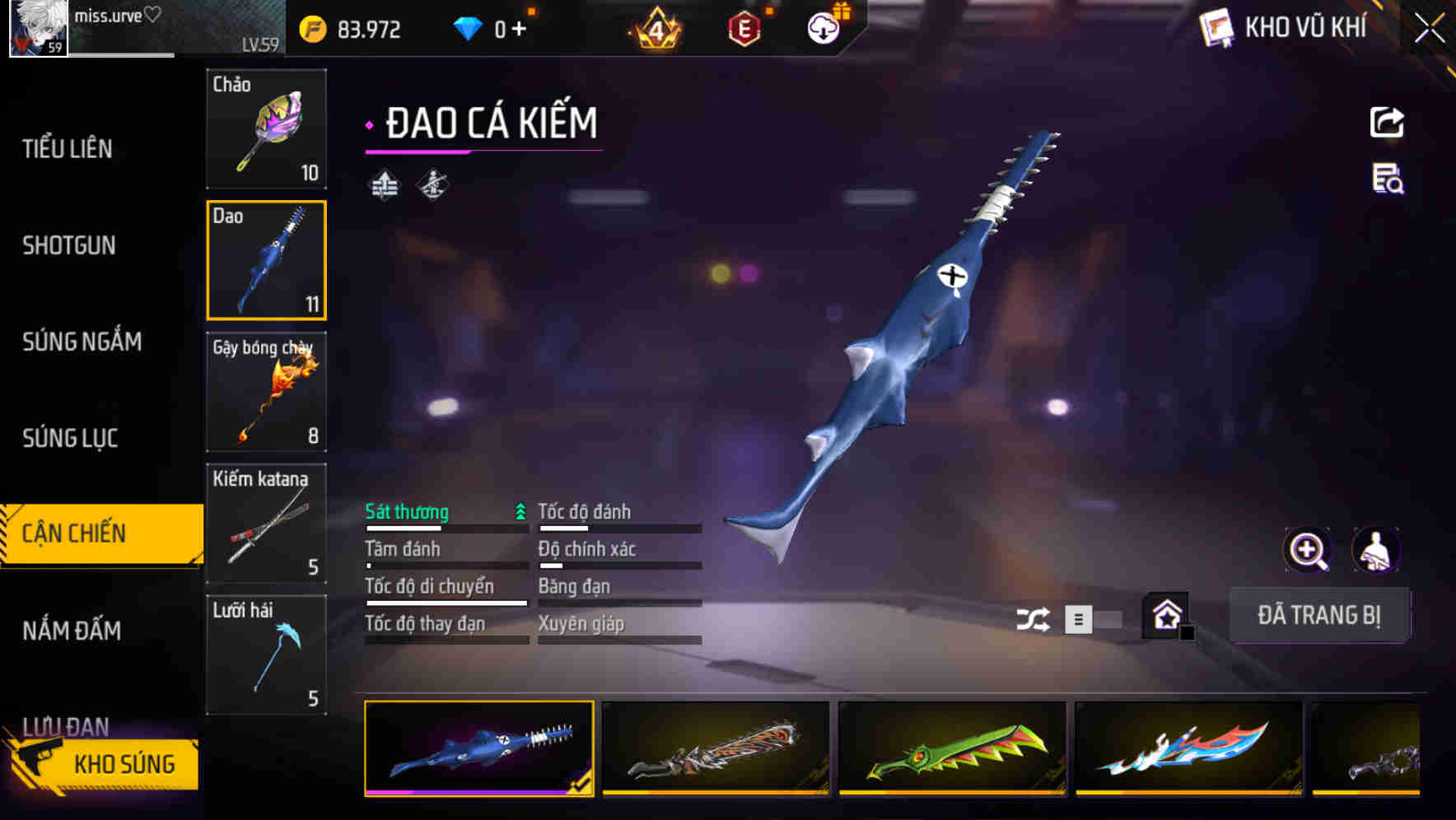Click the share icon beside the weapon display

[x=1388, y=122]
